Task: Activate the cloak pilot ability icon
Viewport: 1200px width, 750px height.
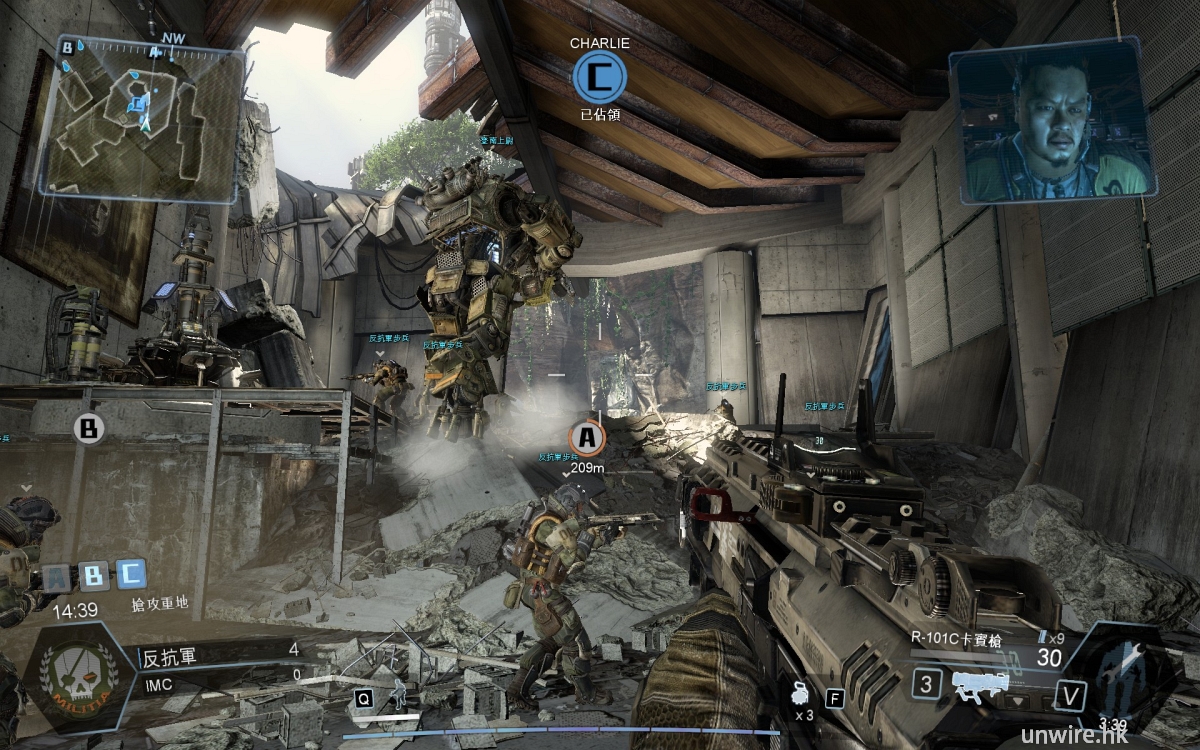Action: coord(400,693)
